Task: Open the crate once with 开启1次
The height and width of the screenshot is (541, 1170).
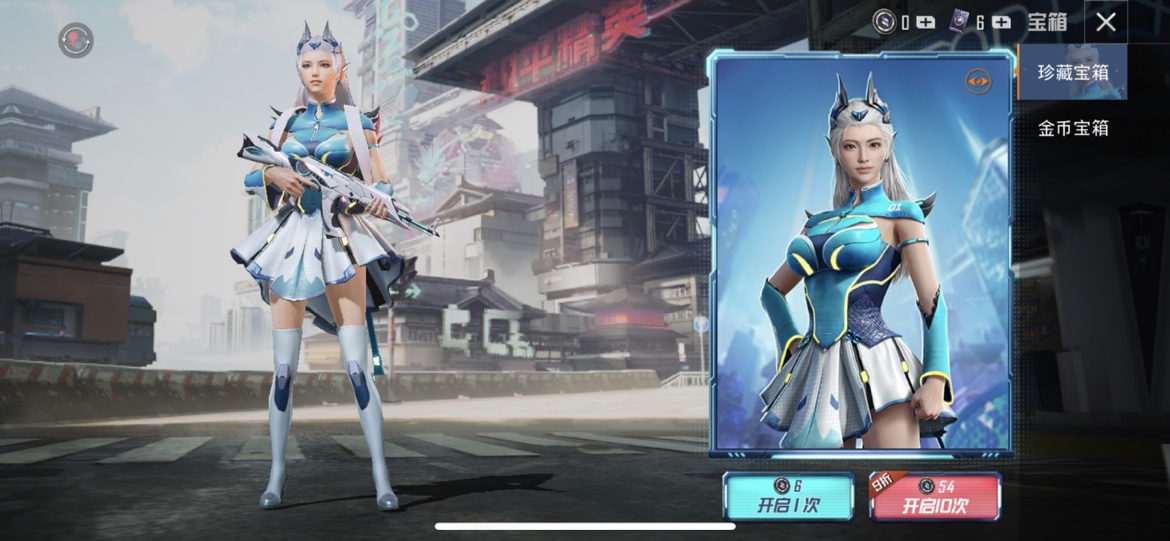Action: (x=789, y=496)
